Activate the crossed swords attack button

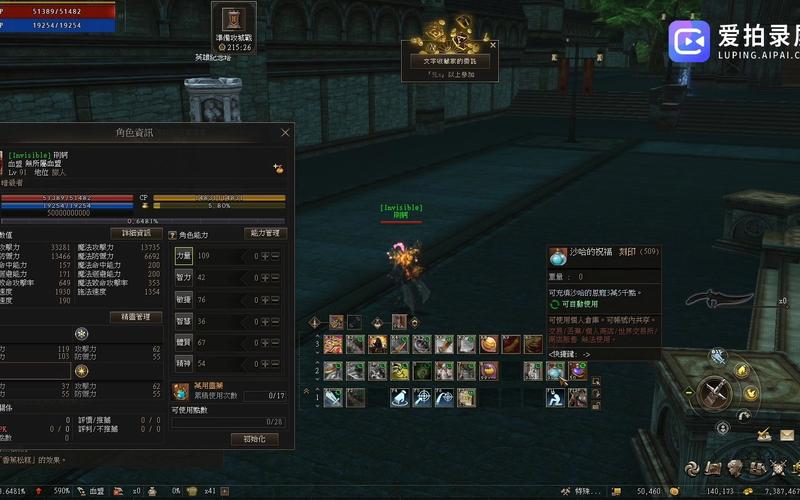[x=715, y=391]
